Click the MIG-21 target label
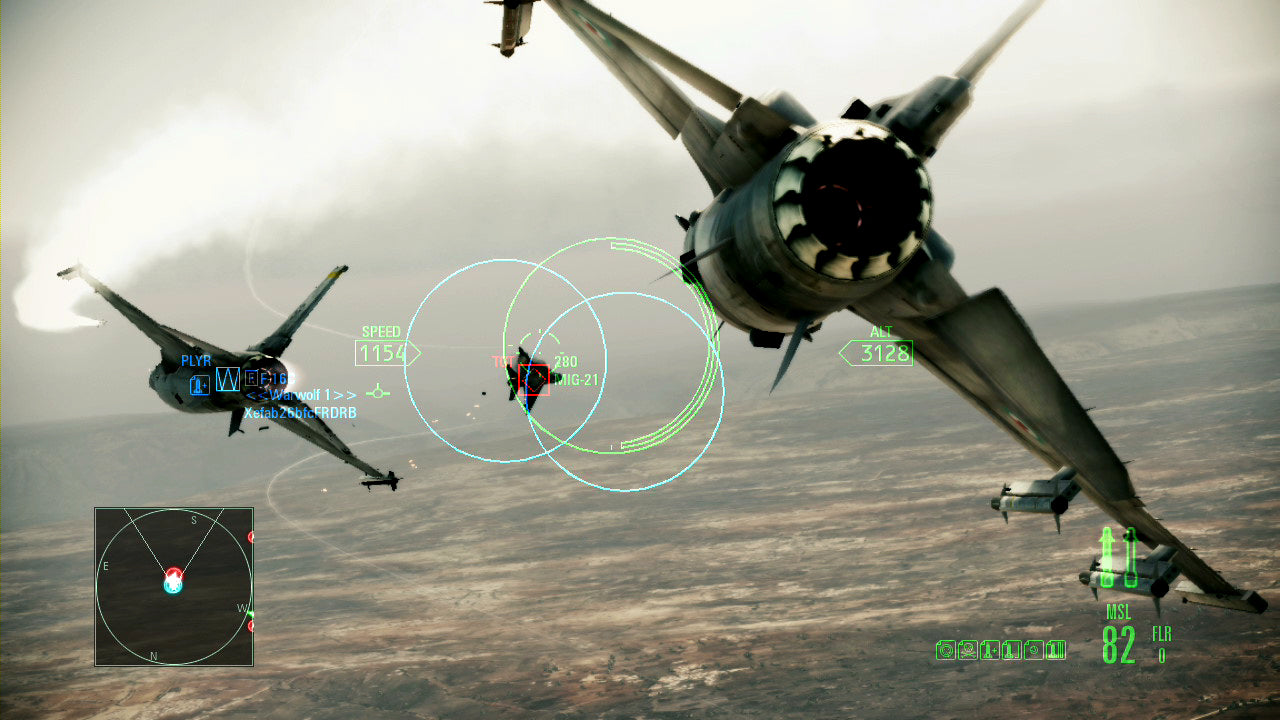Screen dimensions: 1280x720 point(577,381)
